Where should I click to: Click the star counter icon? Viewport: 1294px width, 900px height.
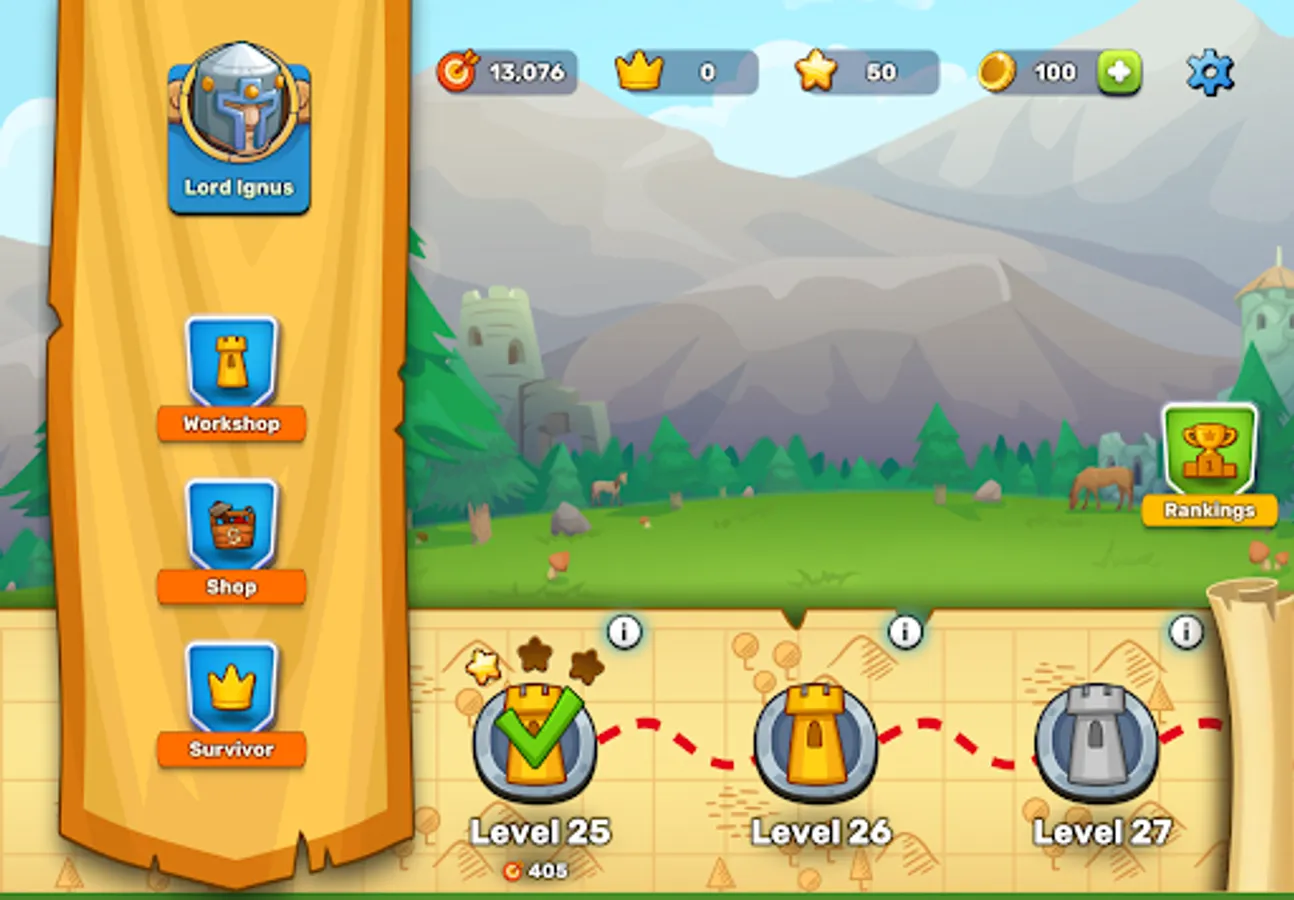coord(819,70)
